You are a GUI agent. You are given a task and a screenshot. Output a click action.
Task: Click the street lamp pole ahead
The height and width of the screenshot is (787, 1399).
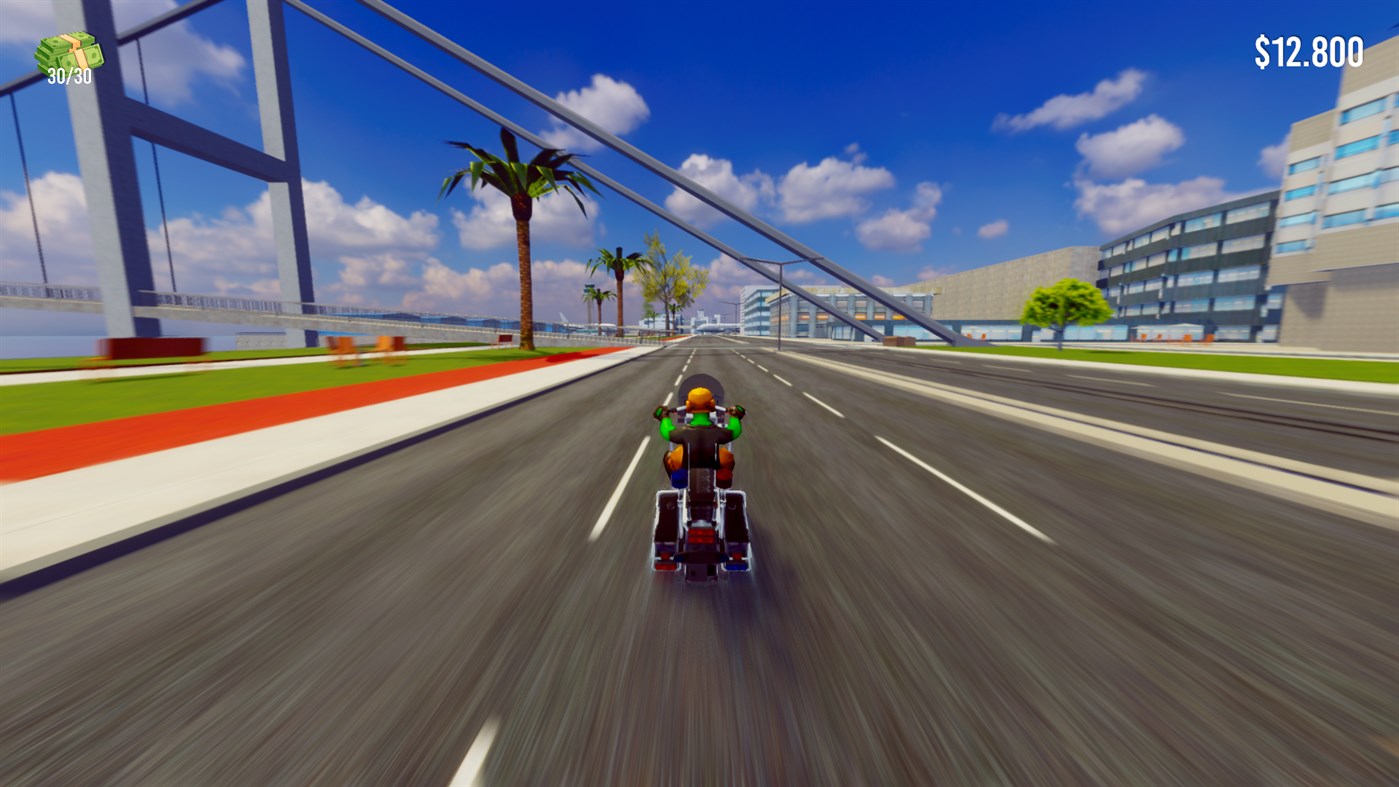(x=779, y=300)
